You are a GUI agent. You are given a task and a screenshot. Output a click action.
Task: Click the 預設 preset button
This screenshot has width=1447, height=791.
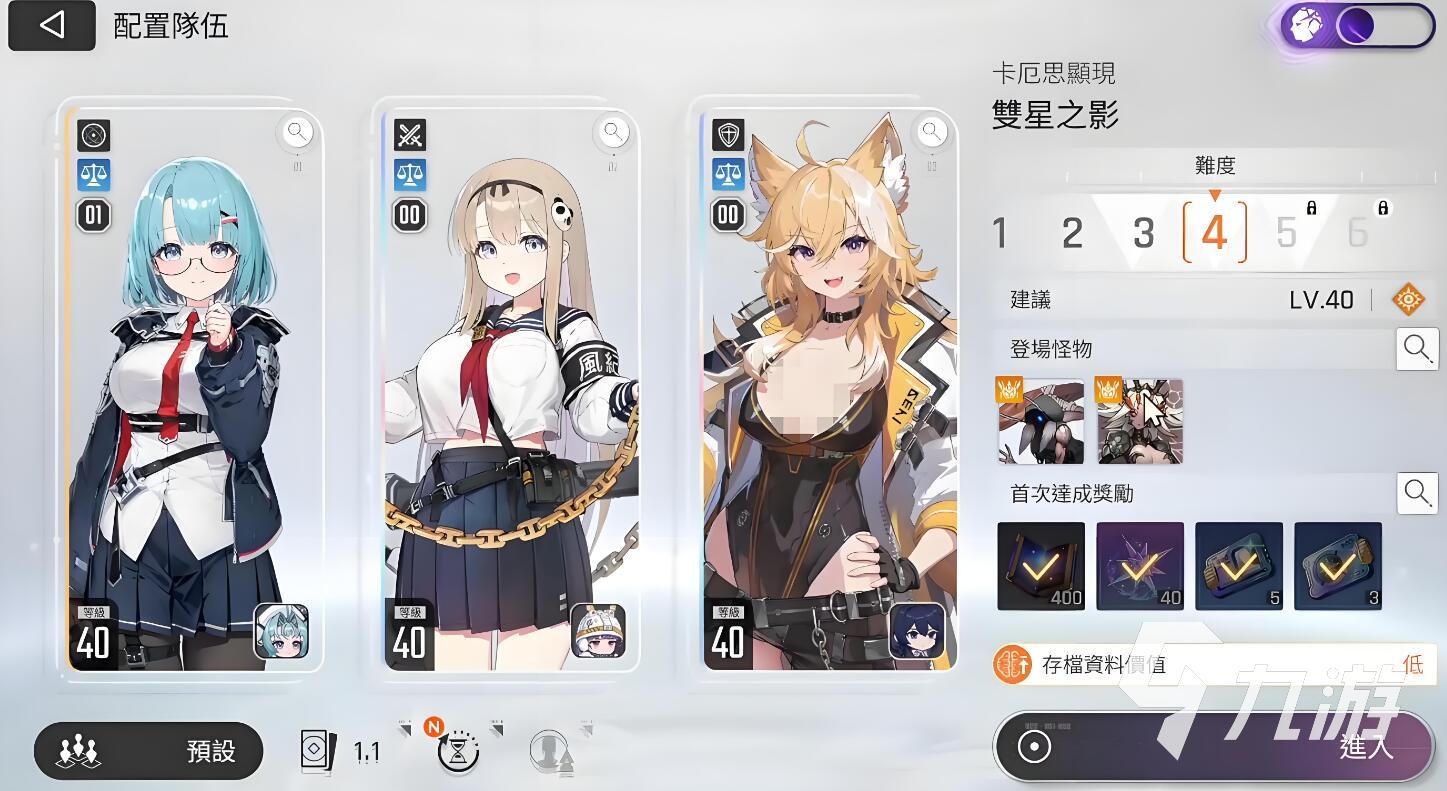point(147,752)
